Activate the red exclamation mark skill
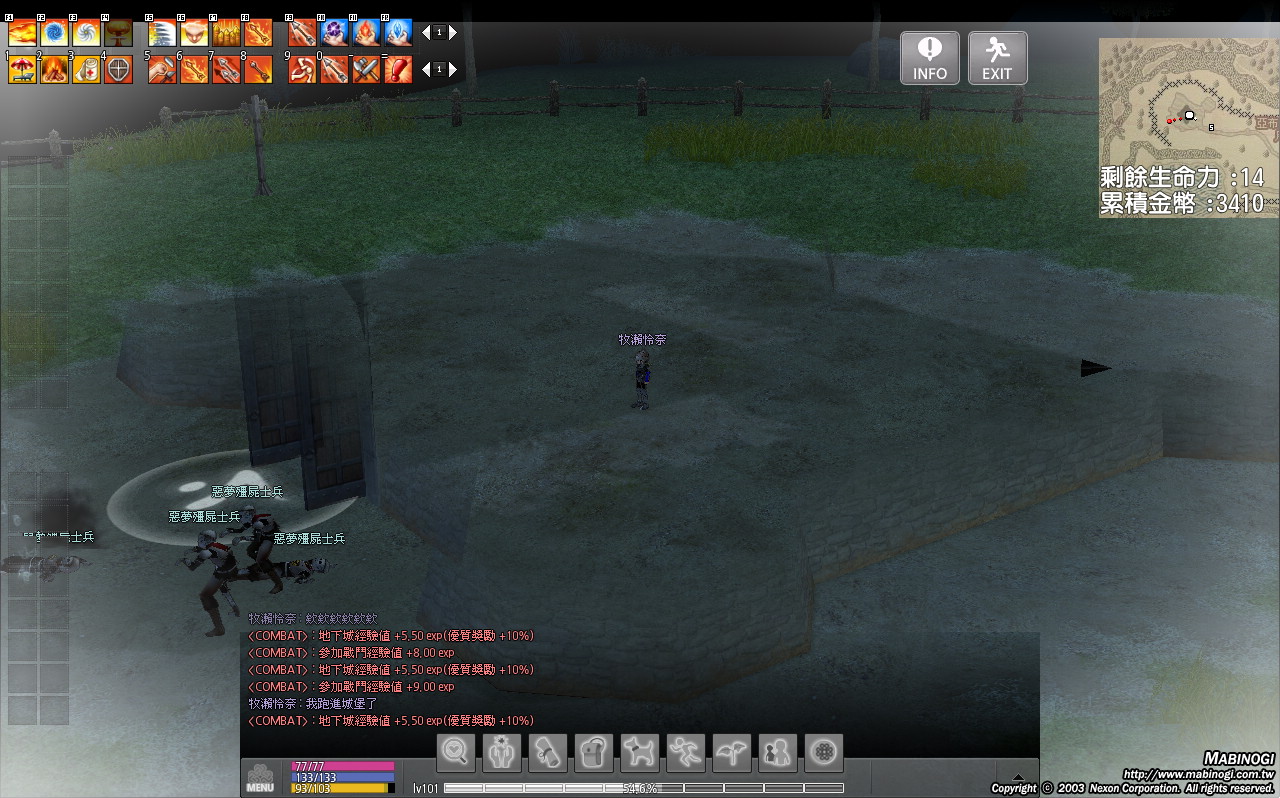 point(398,69)
